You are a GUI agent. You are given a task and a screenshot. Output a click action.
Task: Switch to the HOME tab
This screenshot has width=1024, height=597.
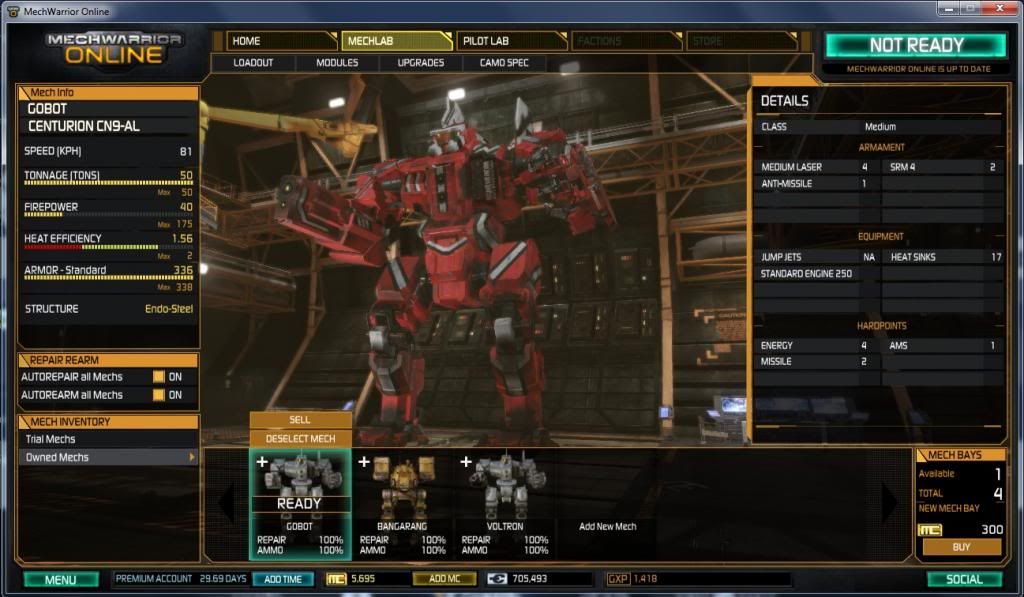click(280, 41)
